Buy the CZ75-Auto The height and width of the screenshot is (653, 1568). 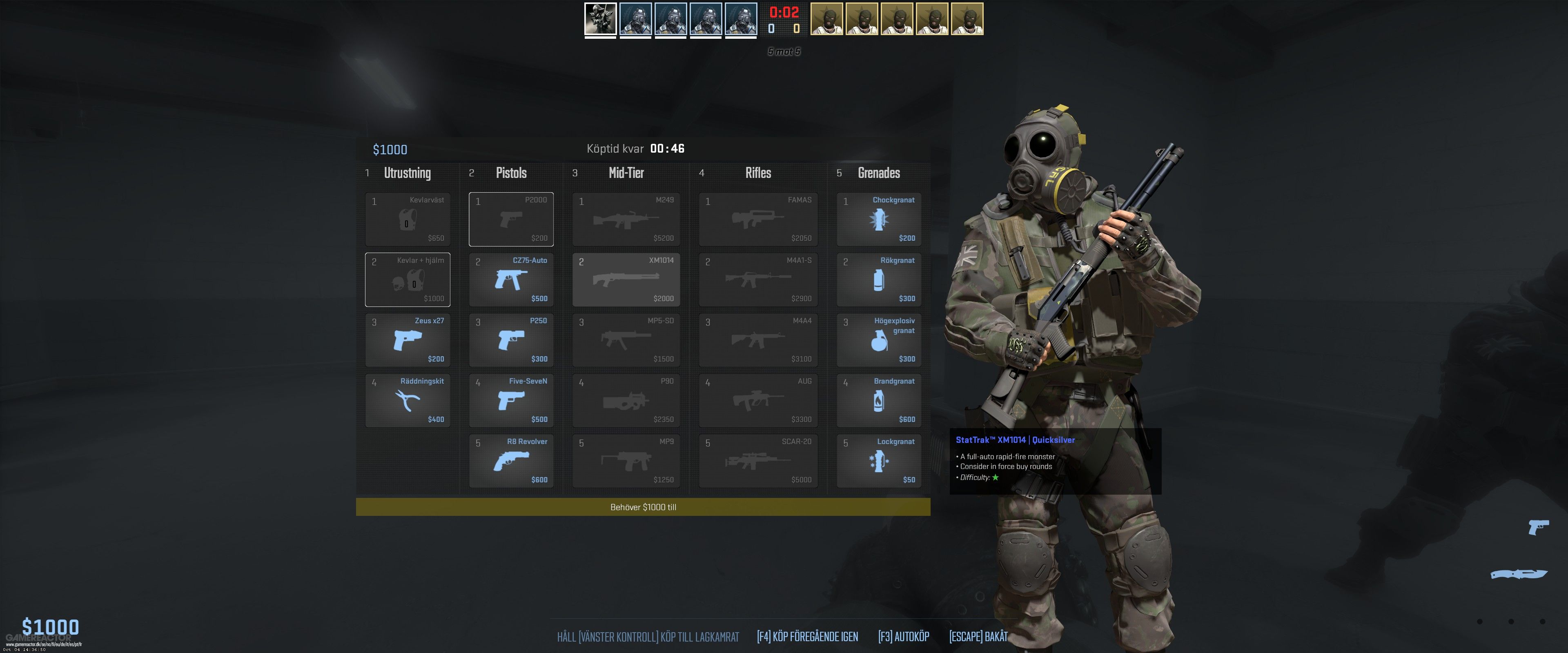point(510,279)
